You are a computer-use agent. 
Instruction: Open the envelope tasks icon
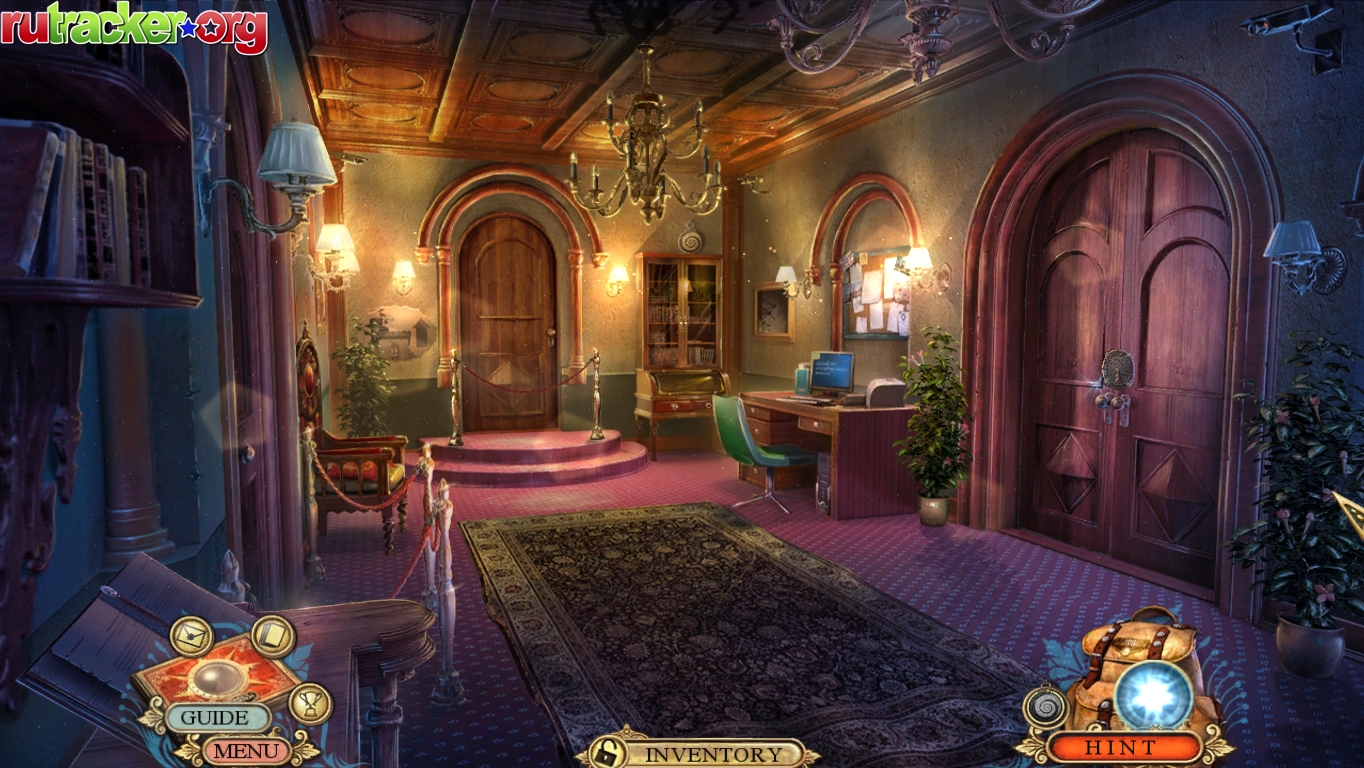click(x=190, y=636)
